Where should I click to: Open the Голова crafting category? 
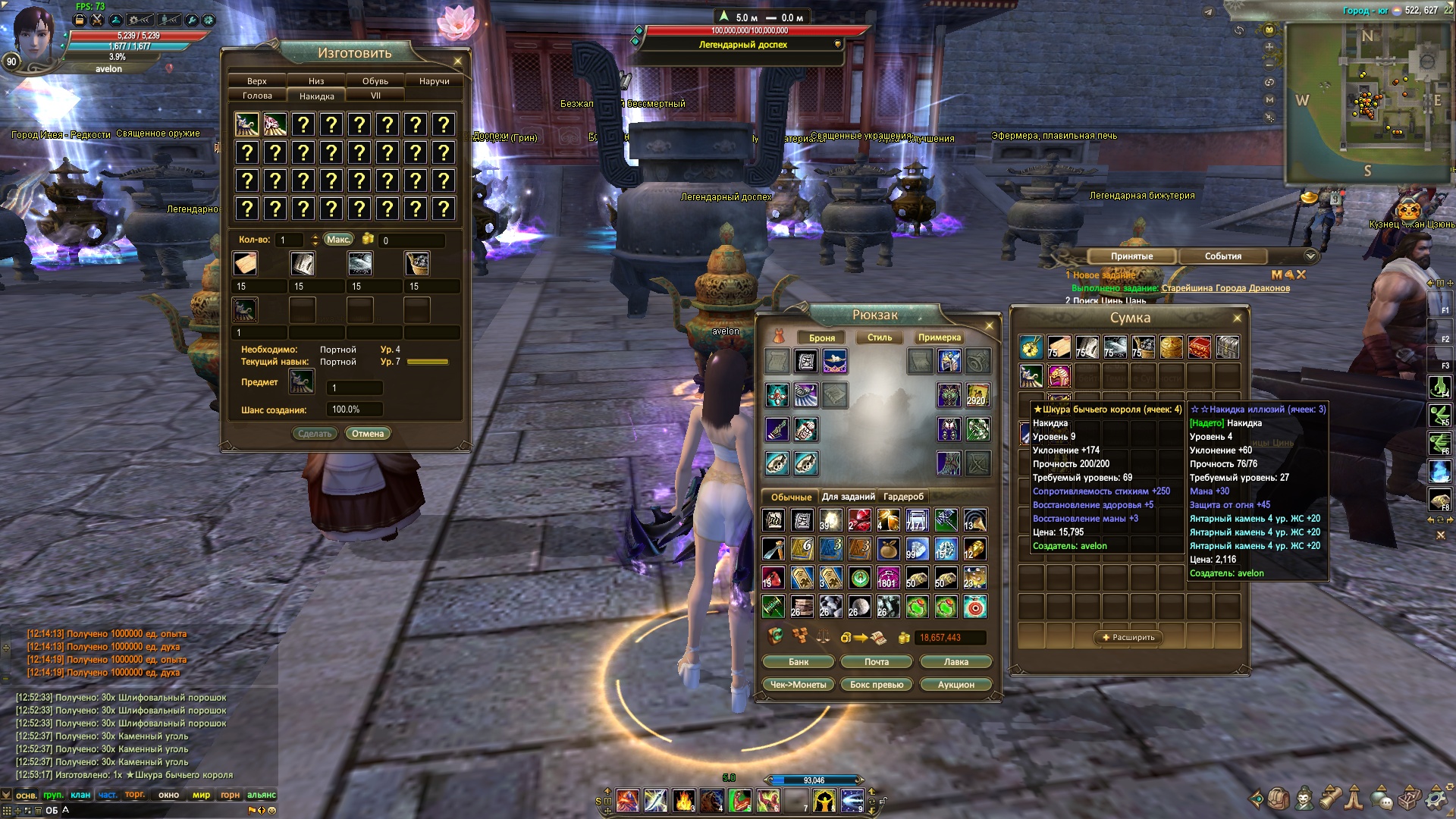pos(257,96)
